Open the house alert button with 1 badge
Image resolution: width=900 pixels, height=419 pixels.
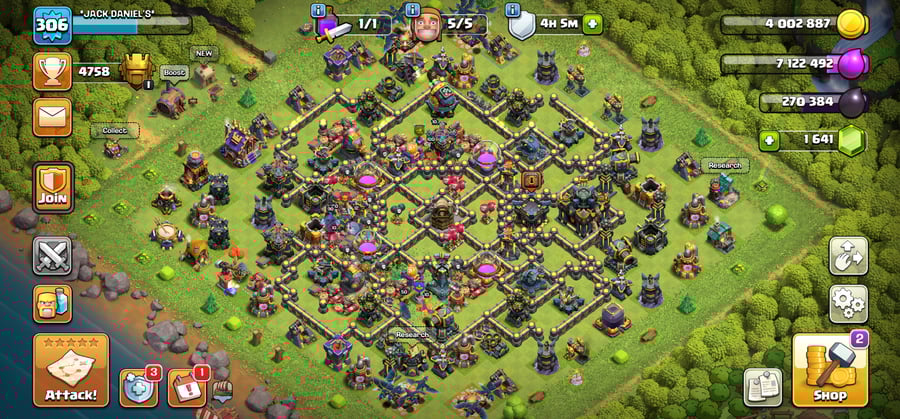click(x=186, y=388)
